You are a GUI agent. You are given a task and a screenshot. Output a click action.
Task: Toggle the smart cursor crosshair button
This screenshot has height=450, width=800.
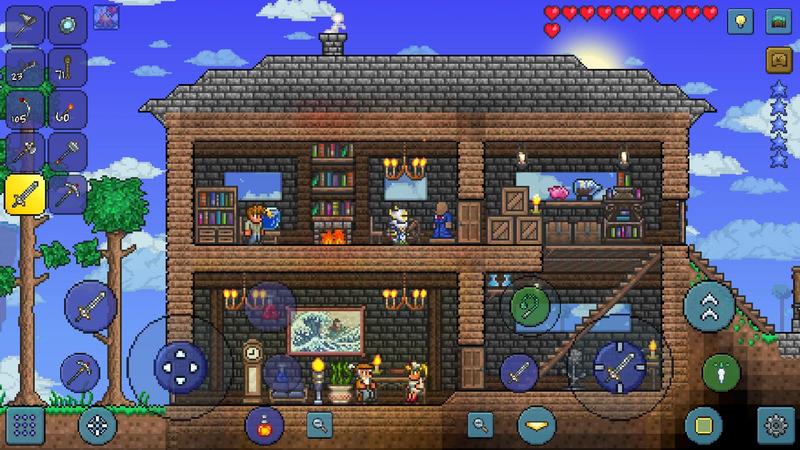(97, 424)
